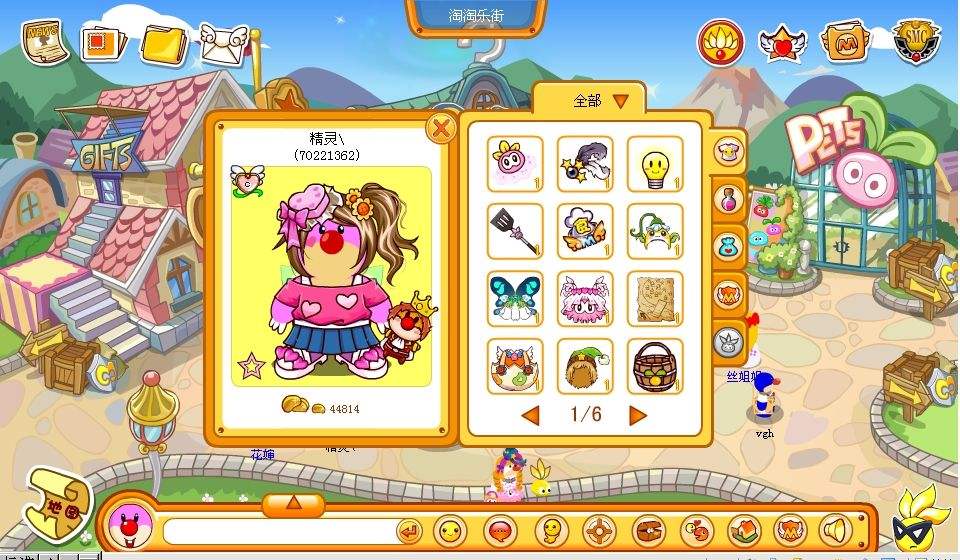Select the pink bow pig item
Image resolution: width=960 pixels, height=560 pixels.
[x=515, y=163]
